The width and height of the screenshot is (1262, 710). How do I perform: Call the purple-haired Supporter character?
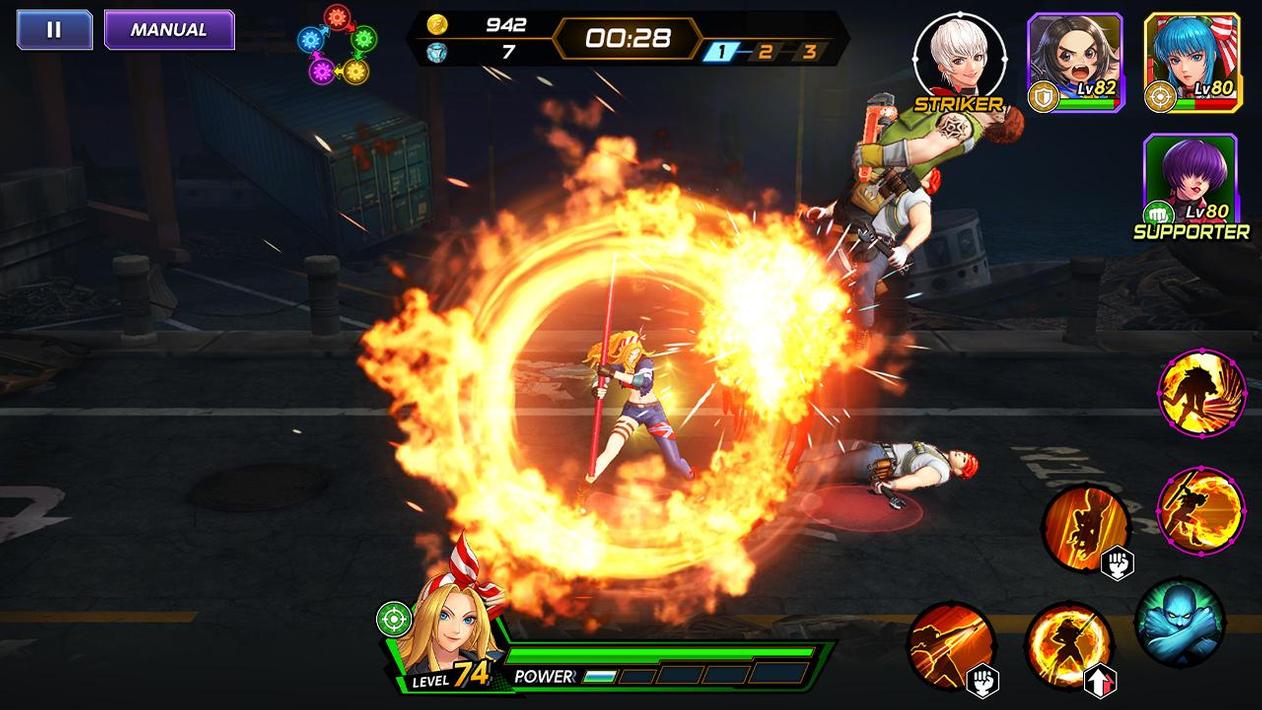tap(1190, 180)
